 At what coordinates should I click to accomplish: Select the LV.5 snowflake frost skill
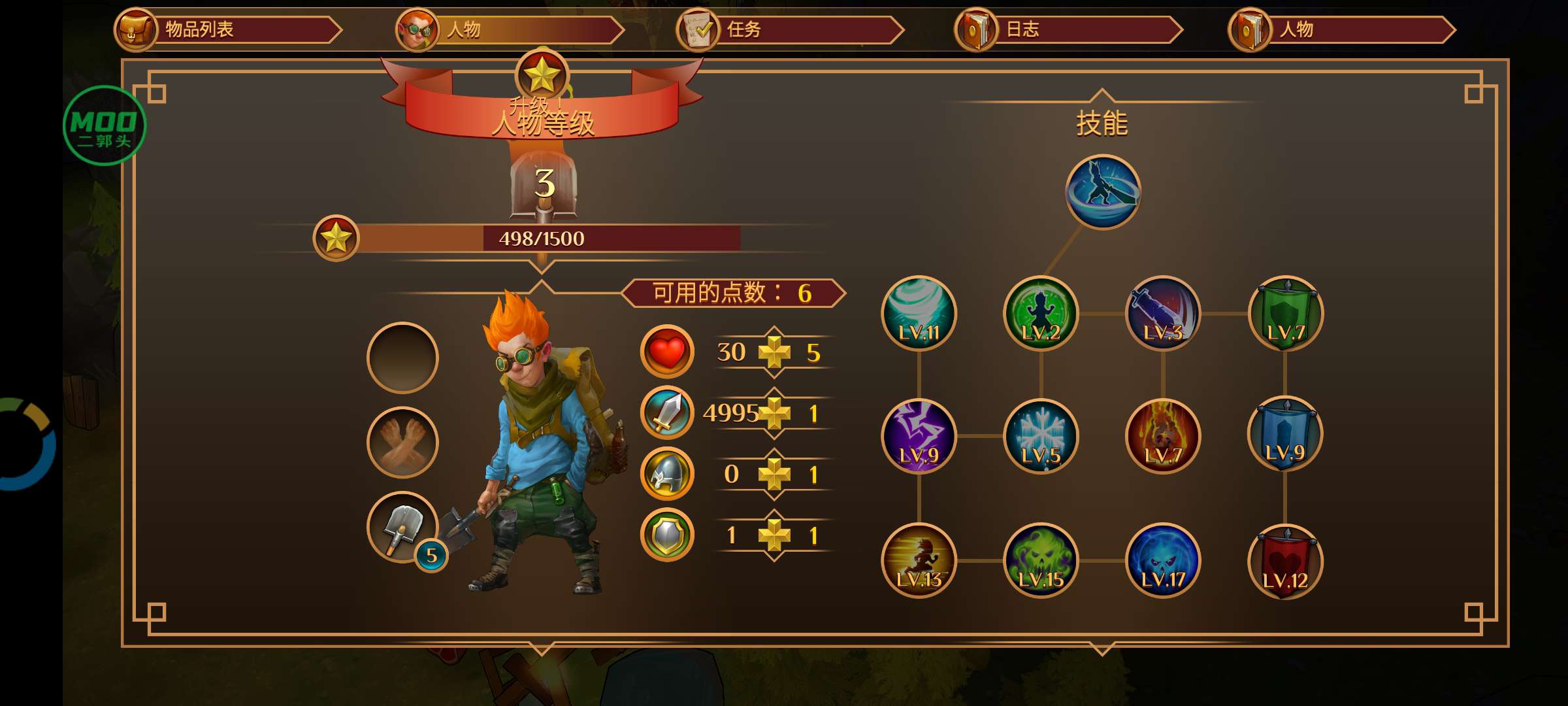1041,437
